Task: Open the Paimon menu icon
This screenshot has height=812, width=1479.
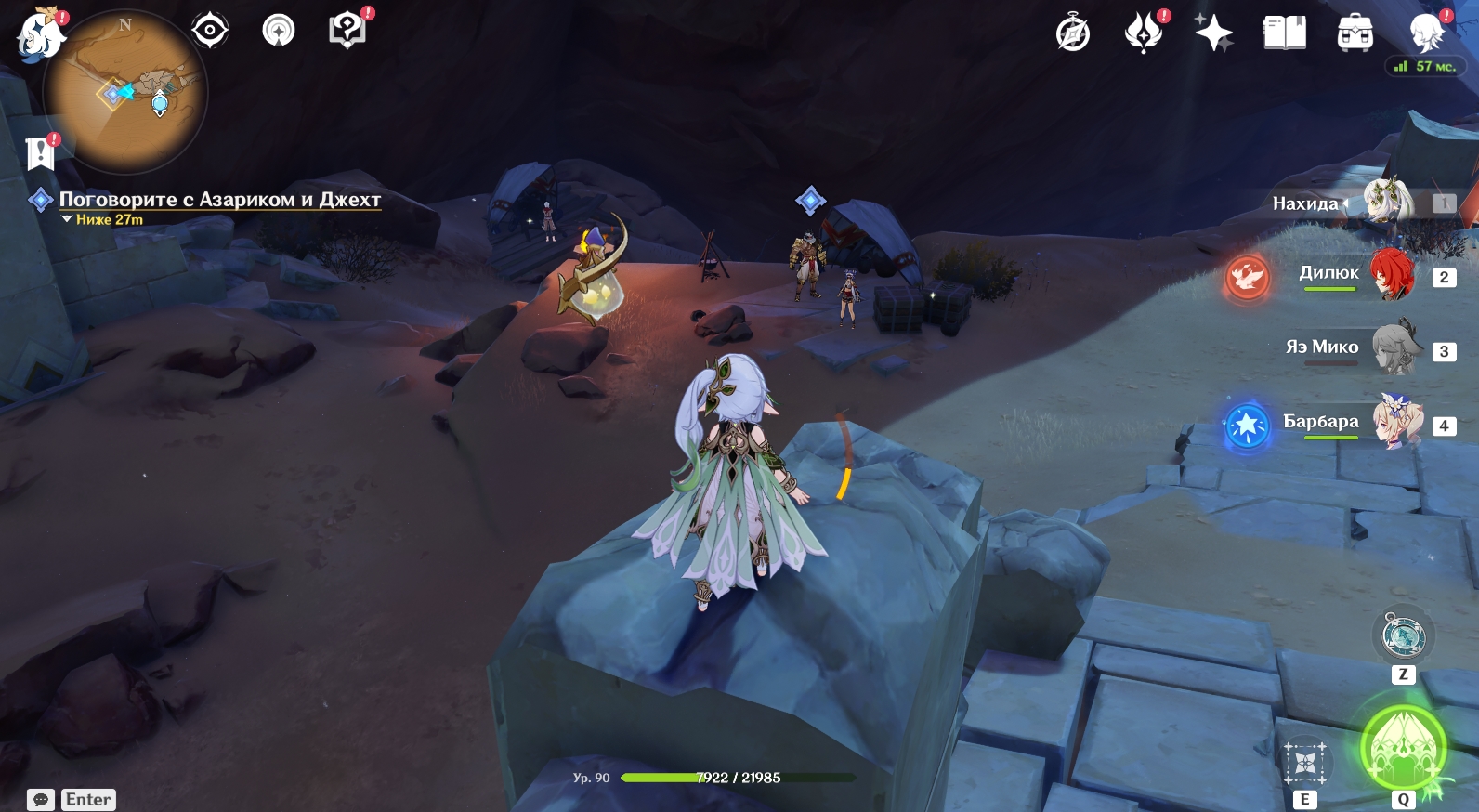Action: (x=40, y=35)
